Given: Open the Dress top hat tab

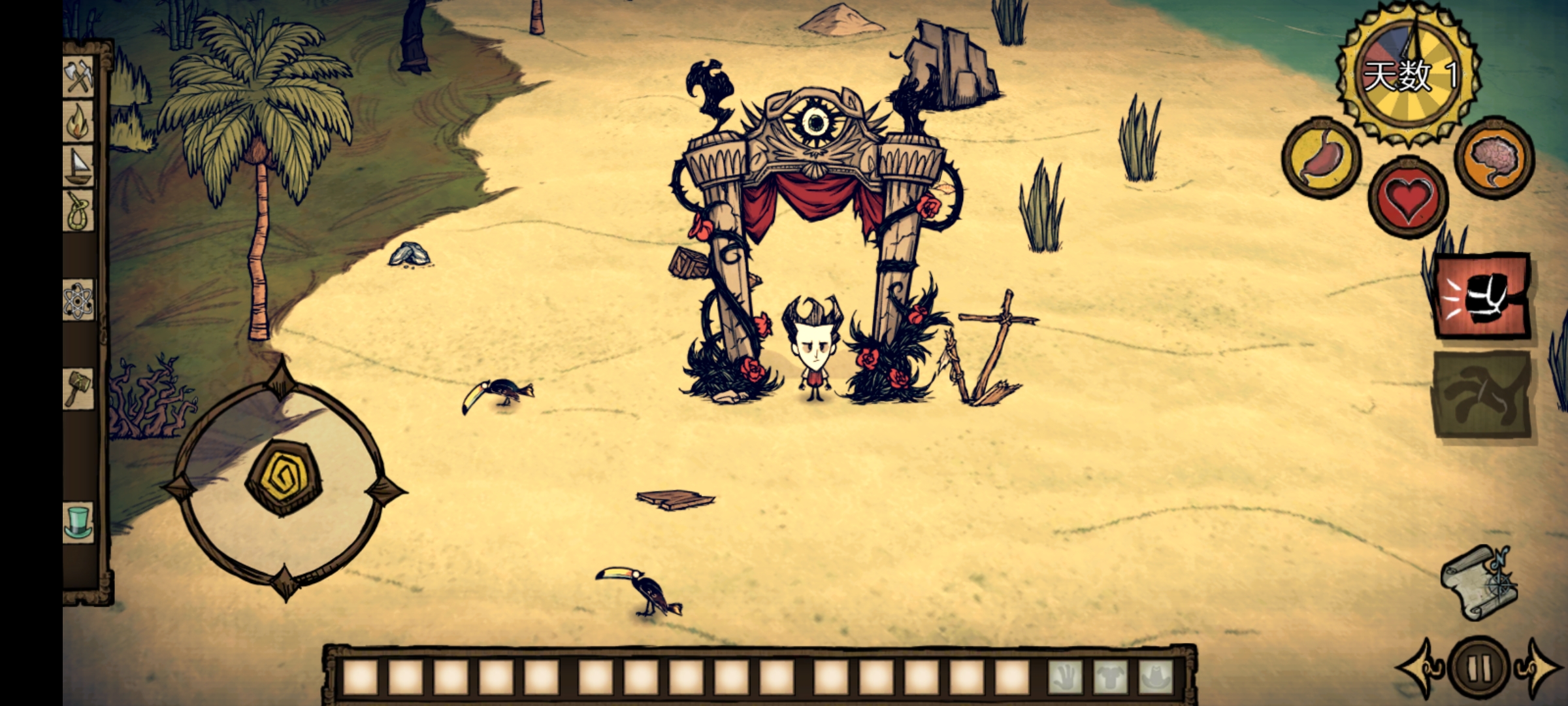Looking at the screenshot, I should [x=78, y=522].
